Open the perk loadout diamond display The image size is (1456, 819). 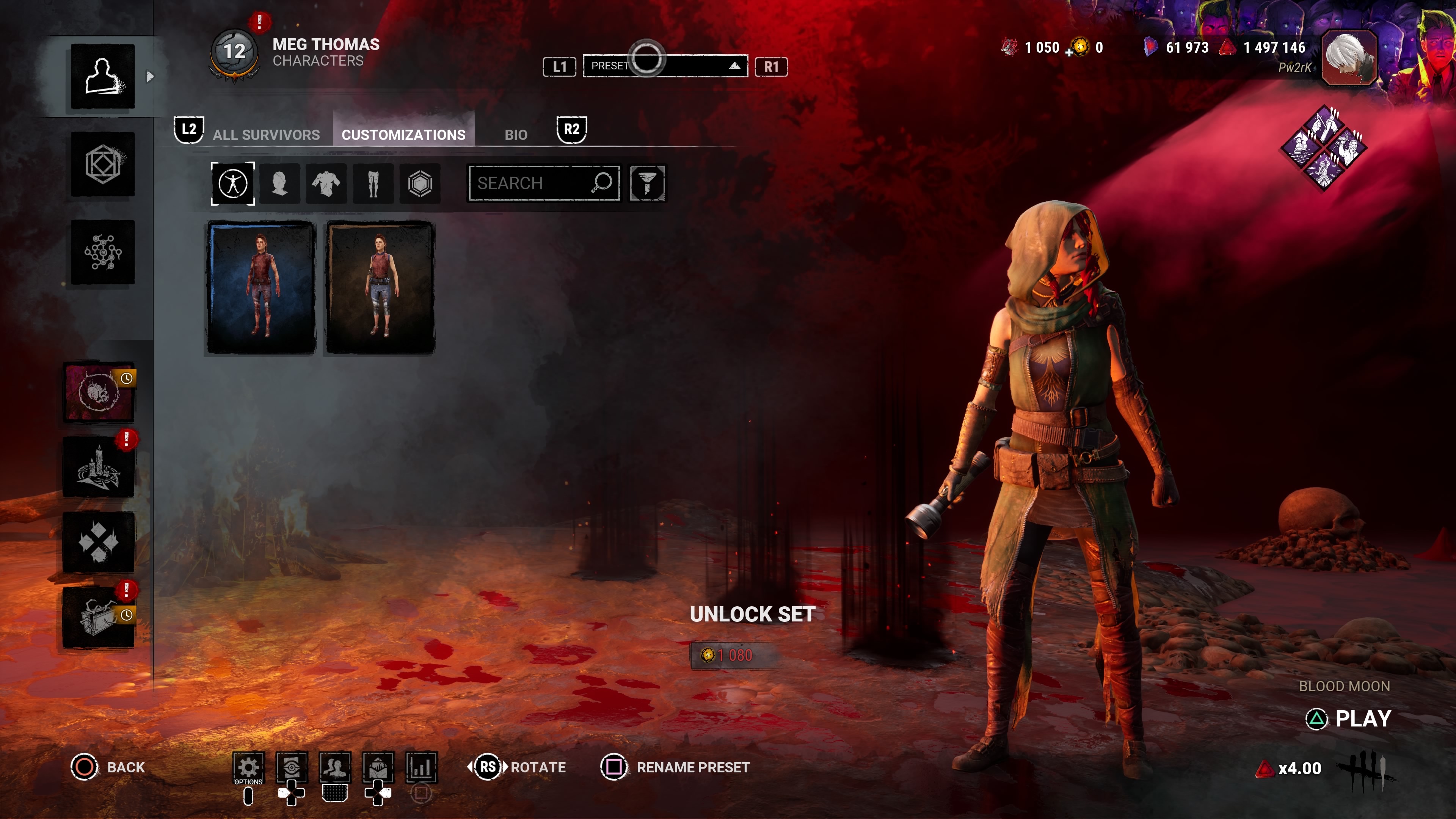tap(1324, 148)
